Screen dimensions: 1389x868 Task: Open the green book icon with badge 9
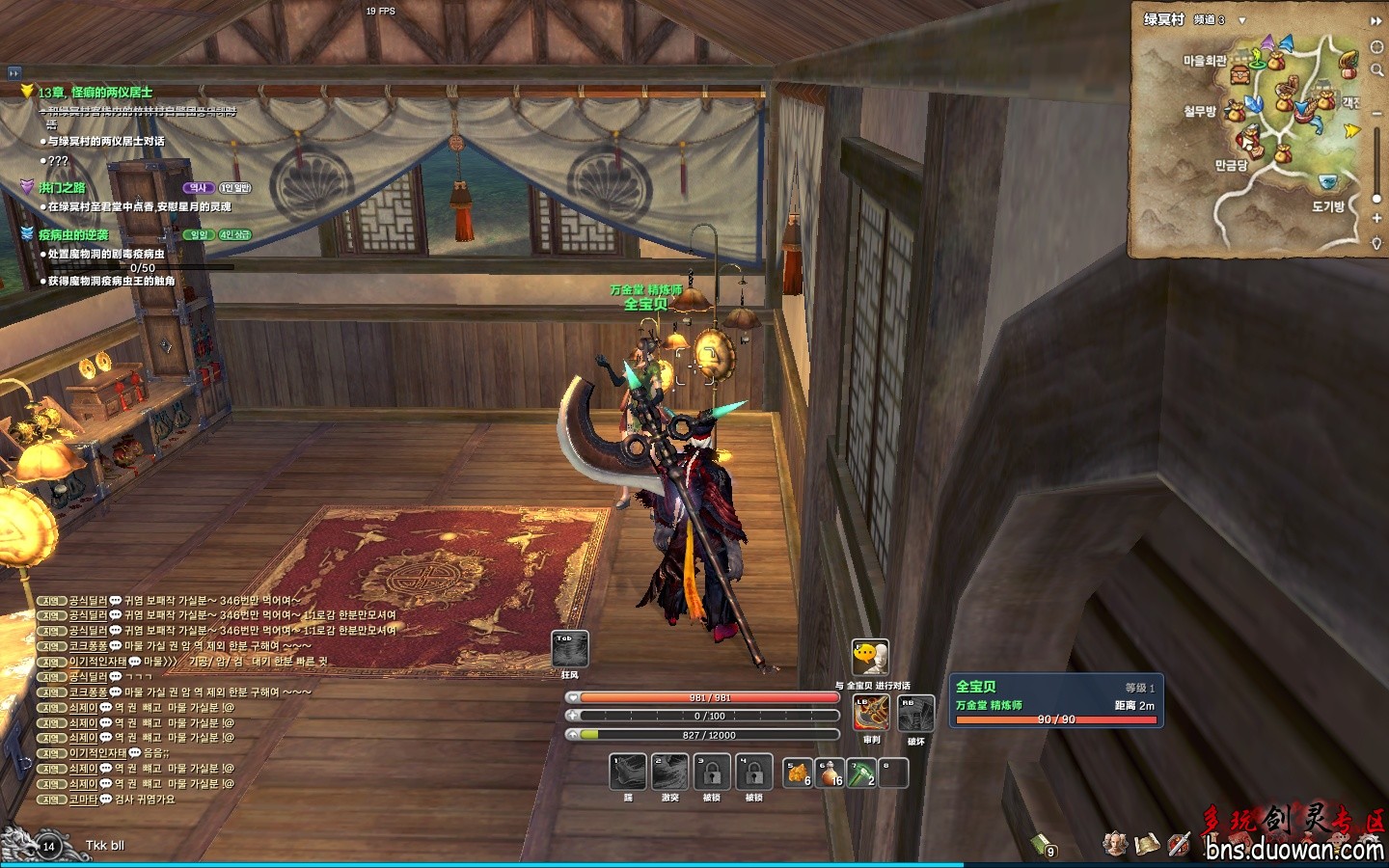tap(1042, 845)
